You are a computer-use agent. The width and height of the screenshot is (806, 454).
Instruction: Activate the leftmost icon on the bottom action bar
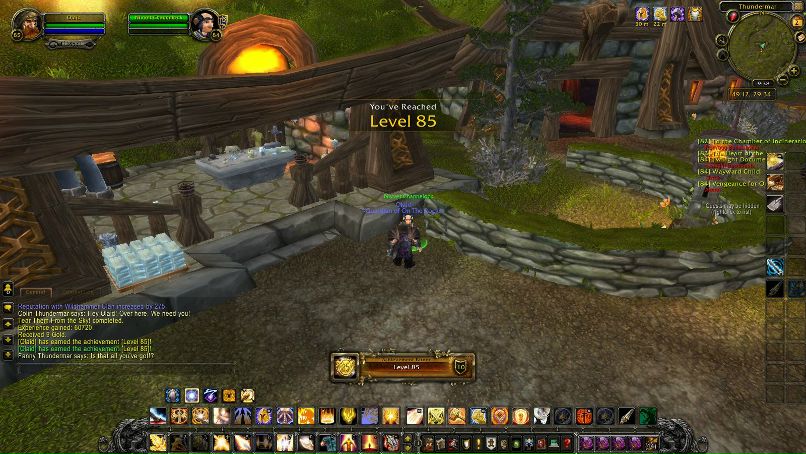pyautogui.click(x=158, y=441)
